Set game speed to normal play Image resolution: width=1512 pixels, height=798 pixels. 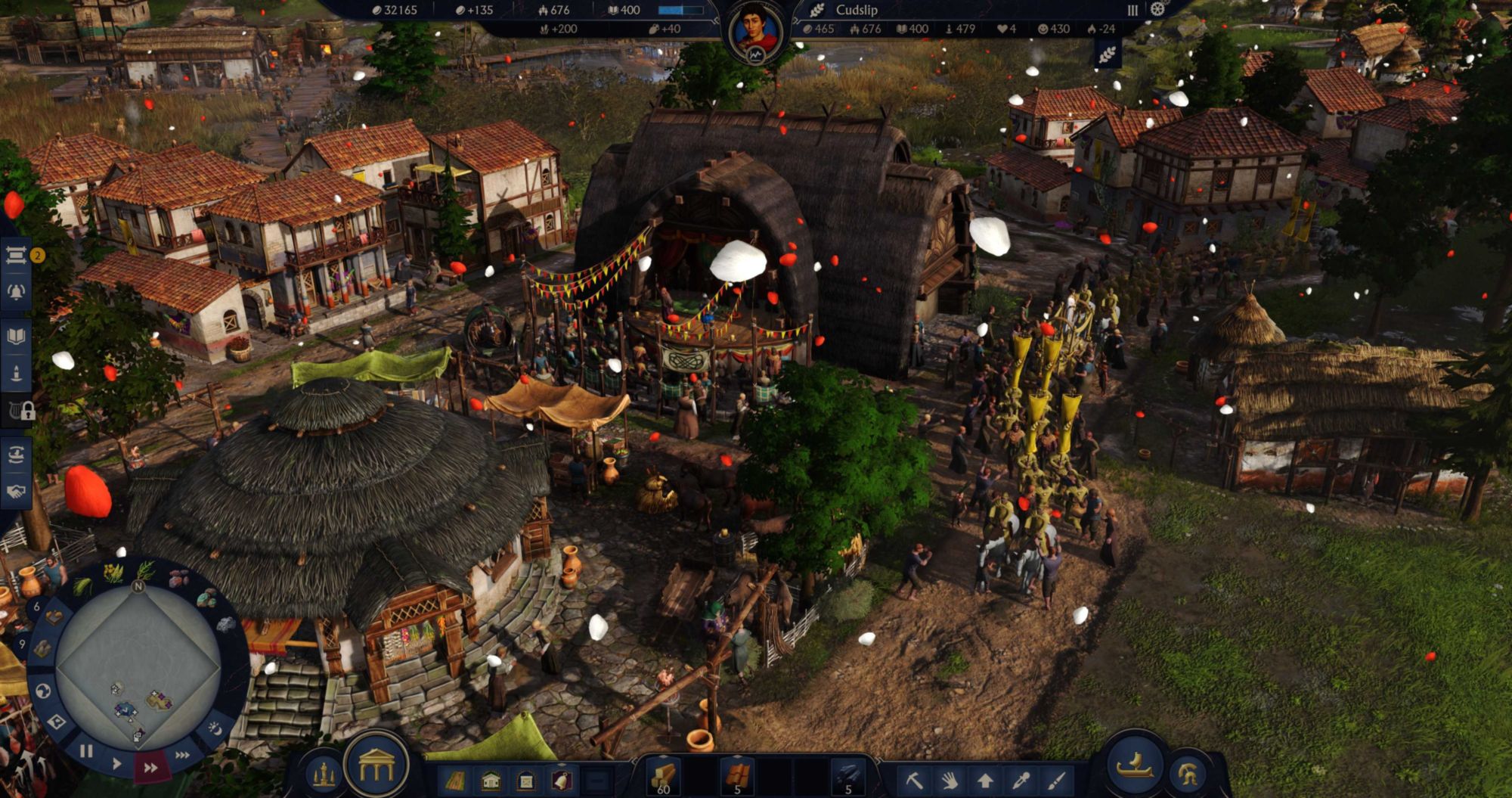(x=117, y=764)
